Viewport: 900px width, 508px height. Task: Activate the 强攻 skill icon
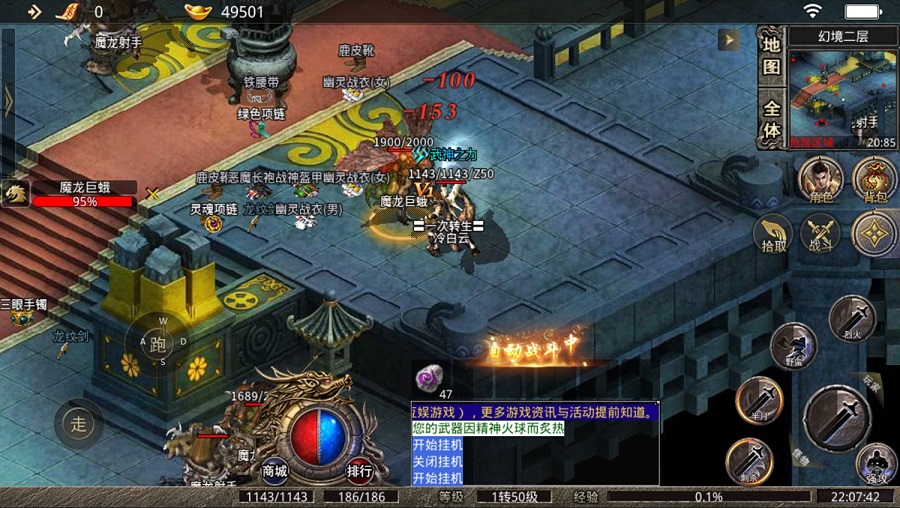[x=876, y=463]
